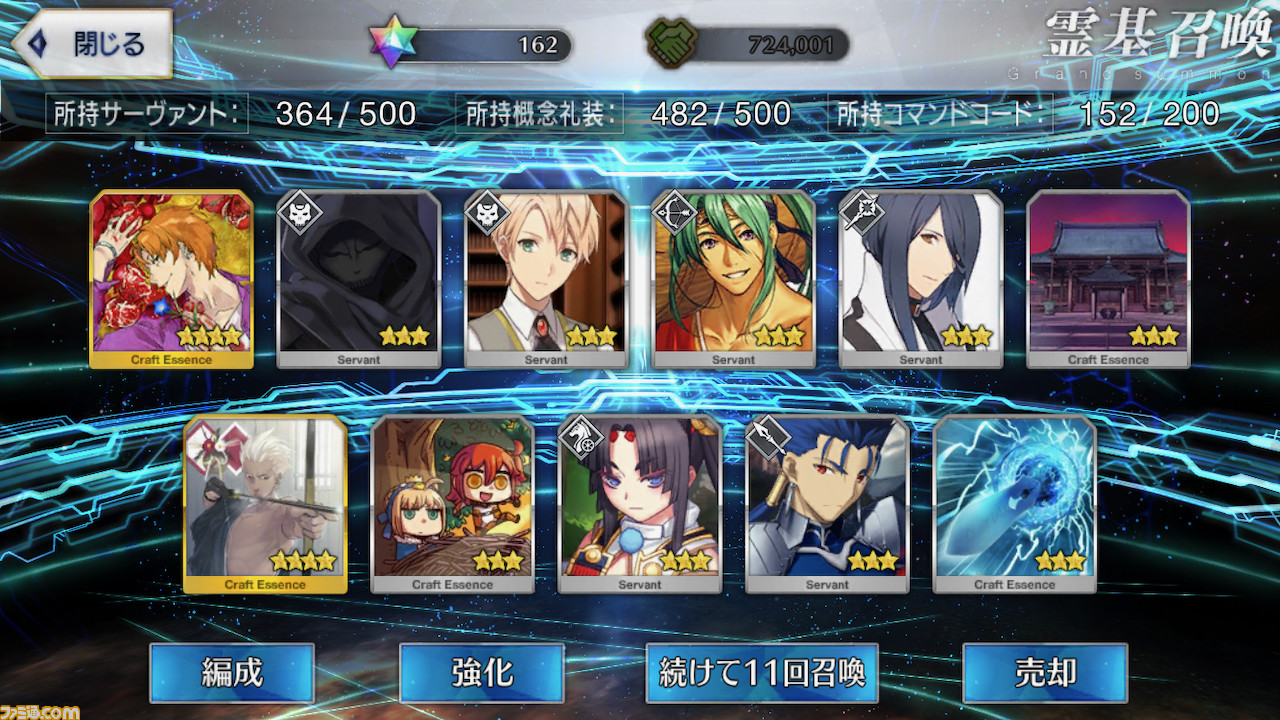This screenshot has width=1280, height=720.
Task: Tap 続けて11回召喚 to summon again
Action: point(762,673)
